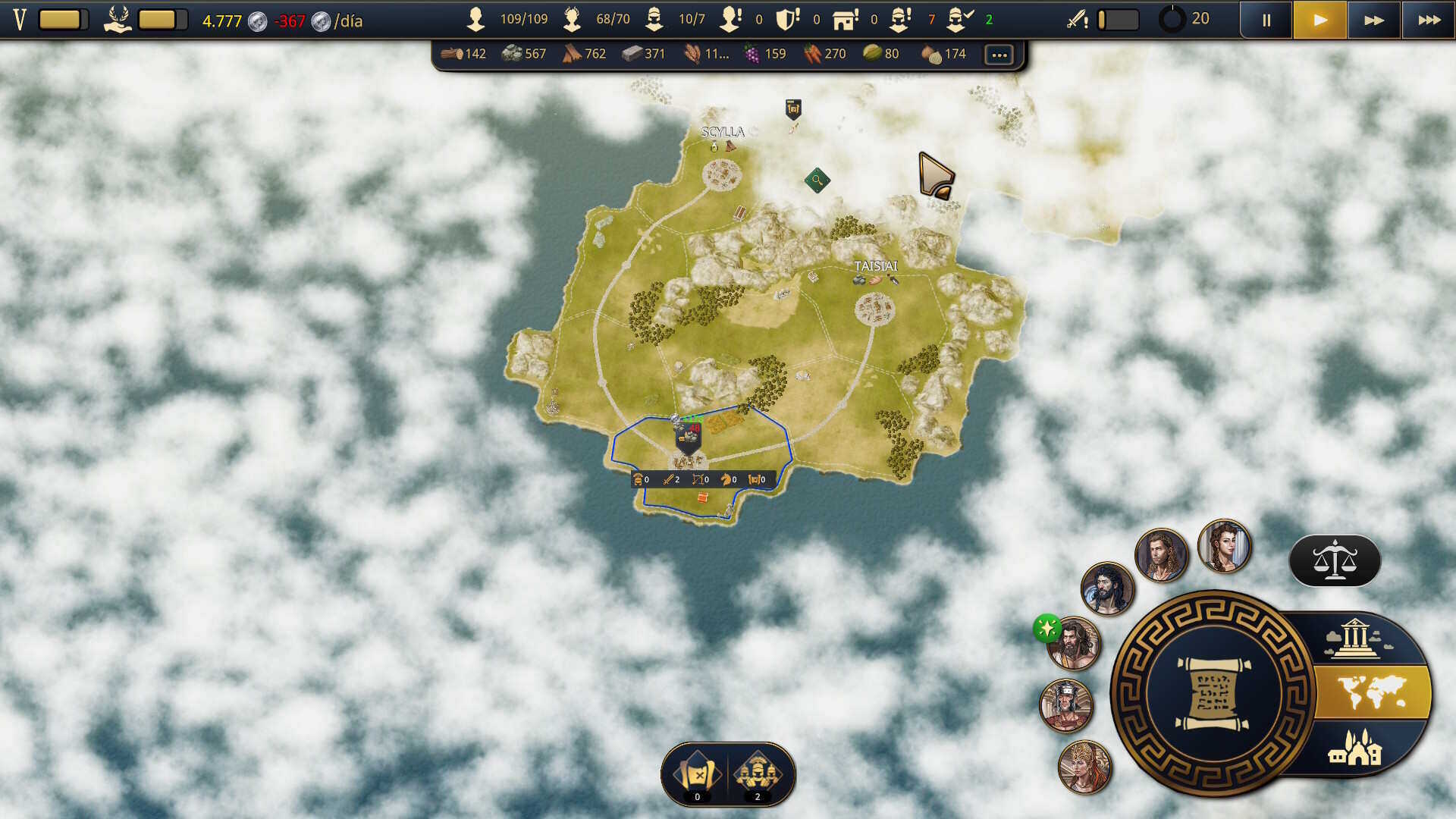Select the triple fast-forward speed

pyautogui.click(x=1429, y=20)
